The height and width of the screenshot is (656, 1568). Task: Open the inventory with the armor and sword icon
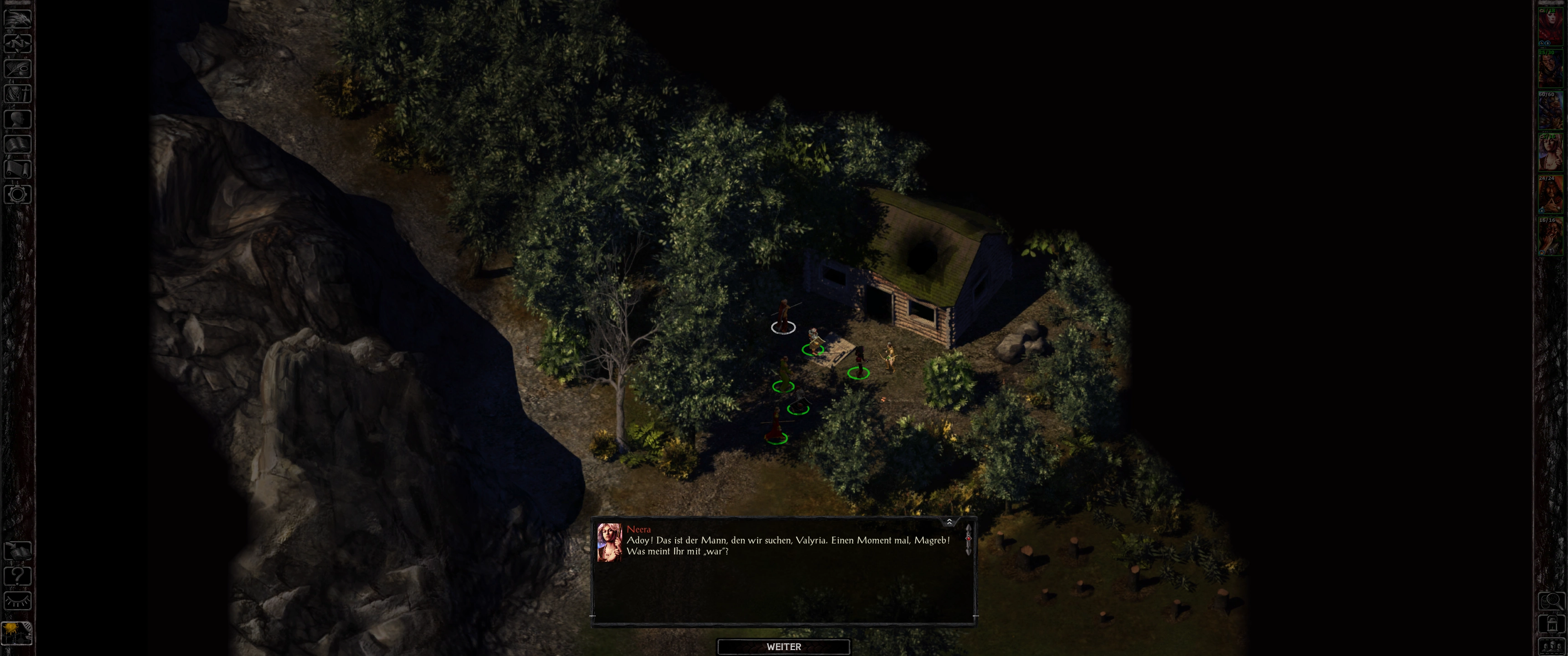18,94
